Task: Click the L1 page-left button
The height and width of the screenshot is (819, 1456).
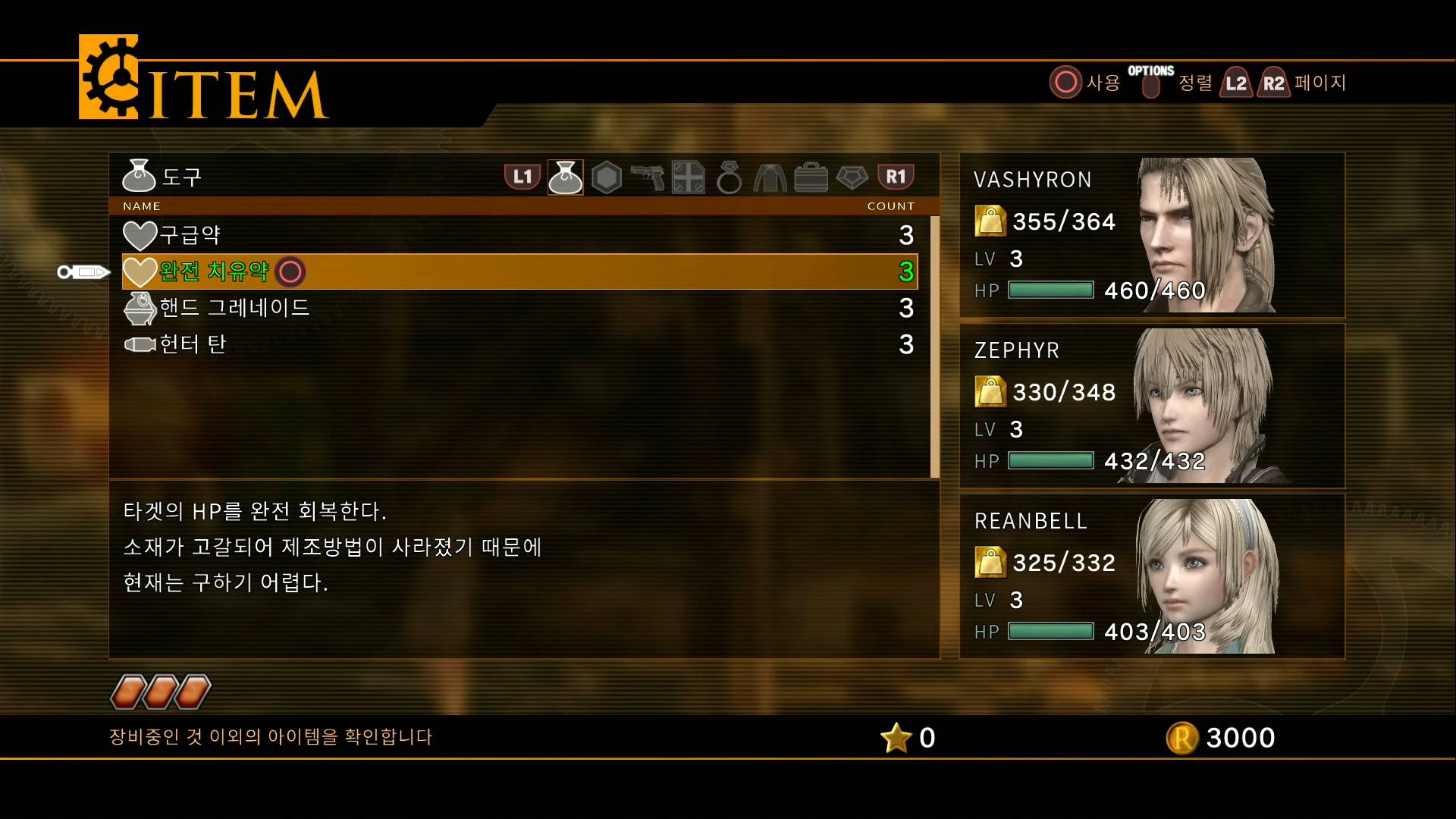Action: (x=522, y=177)
